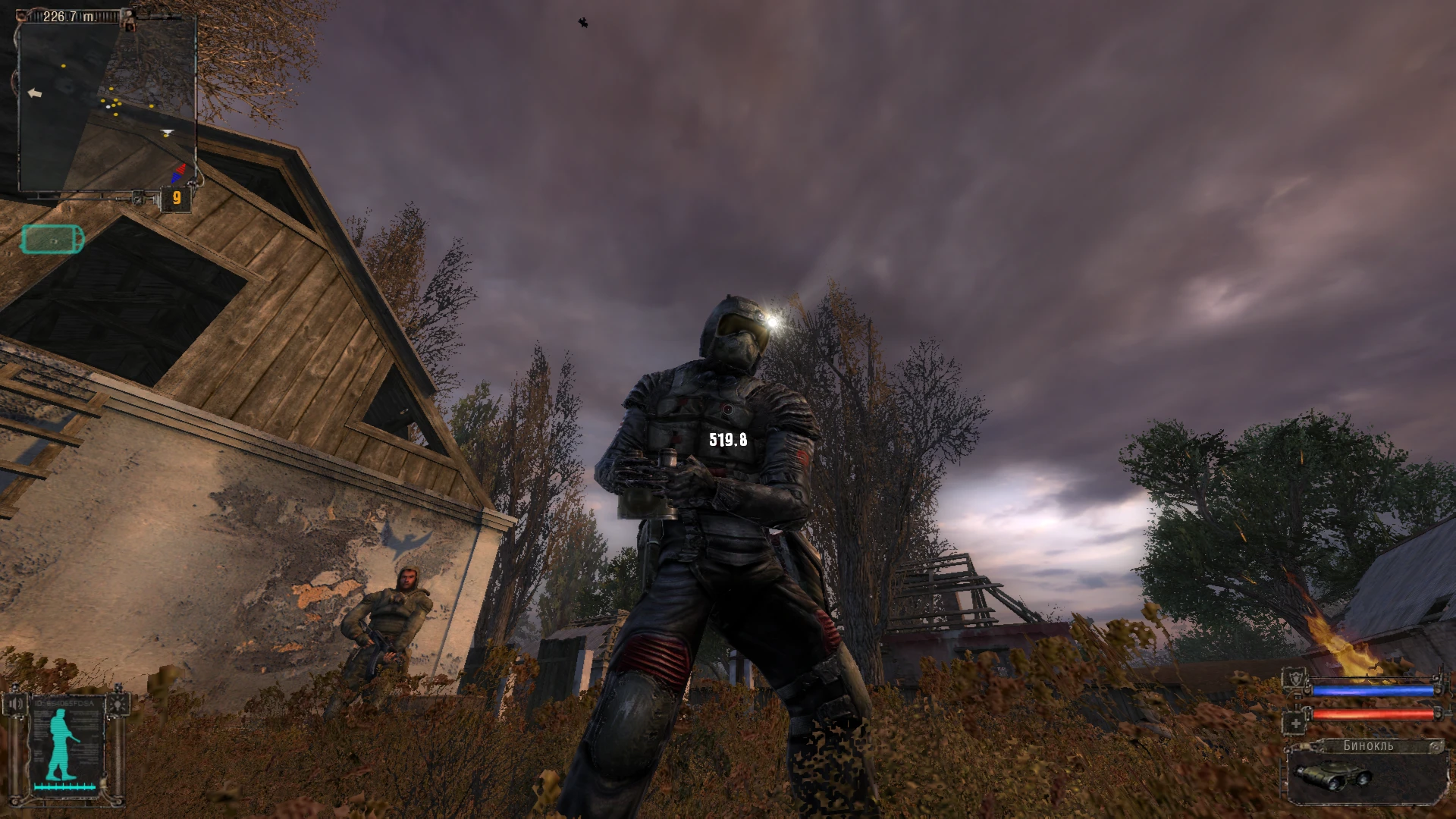Click the teal battery charge indicator icon
Screen dimensions: 1456x819
52,240
